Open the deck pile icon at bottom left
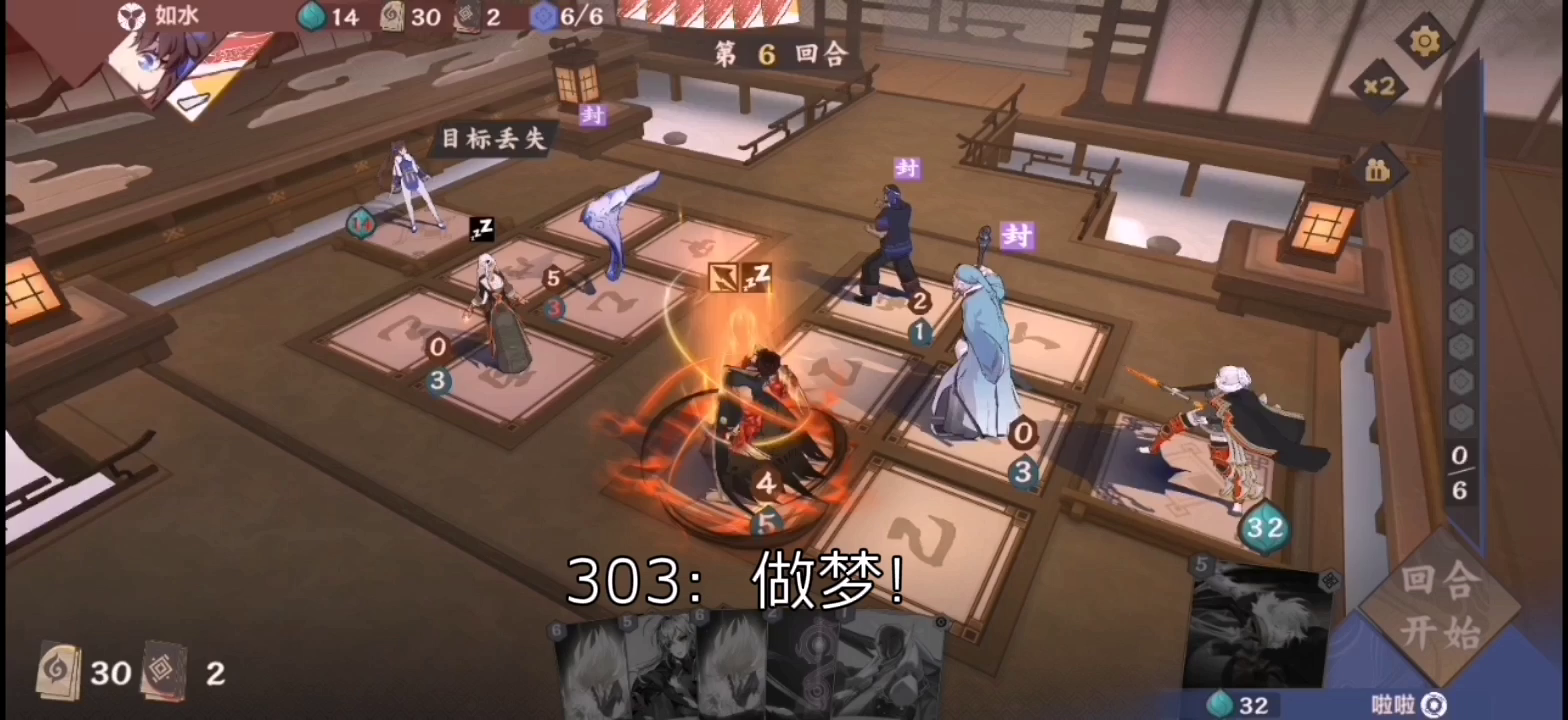1568x720 pixels. (62, 672)
